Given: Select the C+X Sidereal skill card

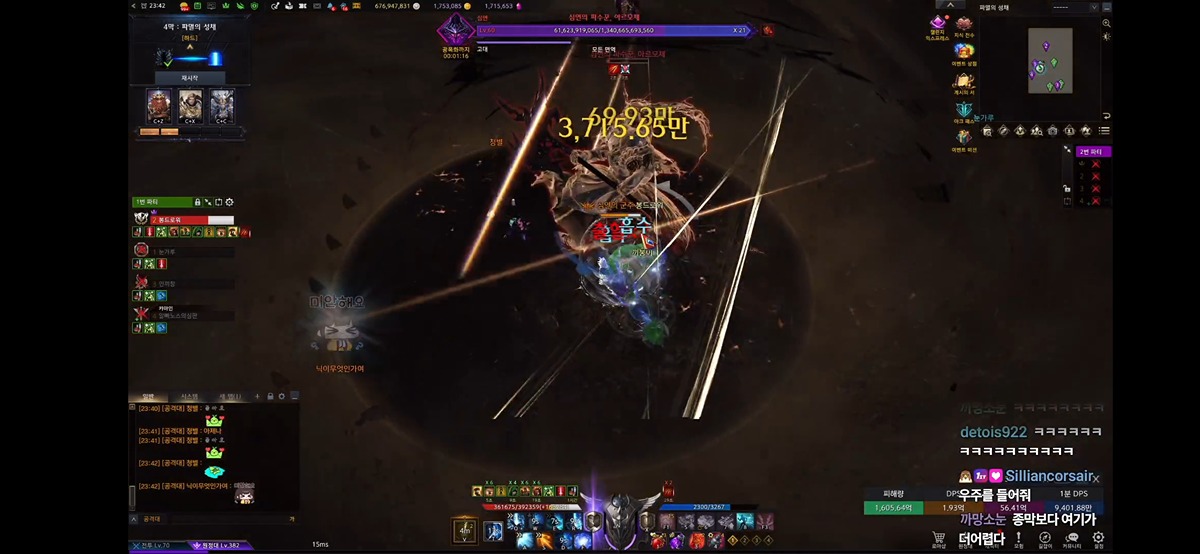Looking at the screenshot, I should 190,105.
